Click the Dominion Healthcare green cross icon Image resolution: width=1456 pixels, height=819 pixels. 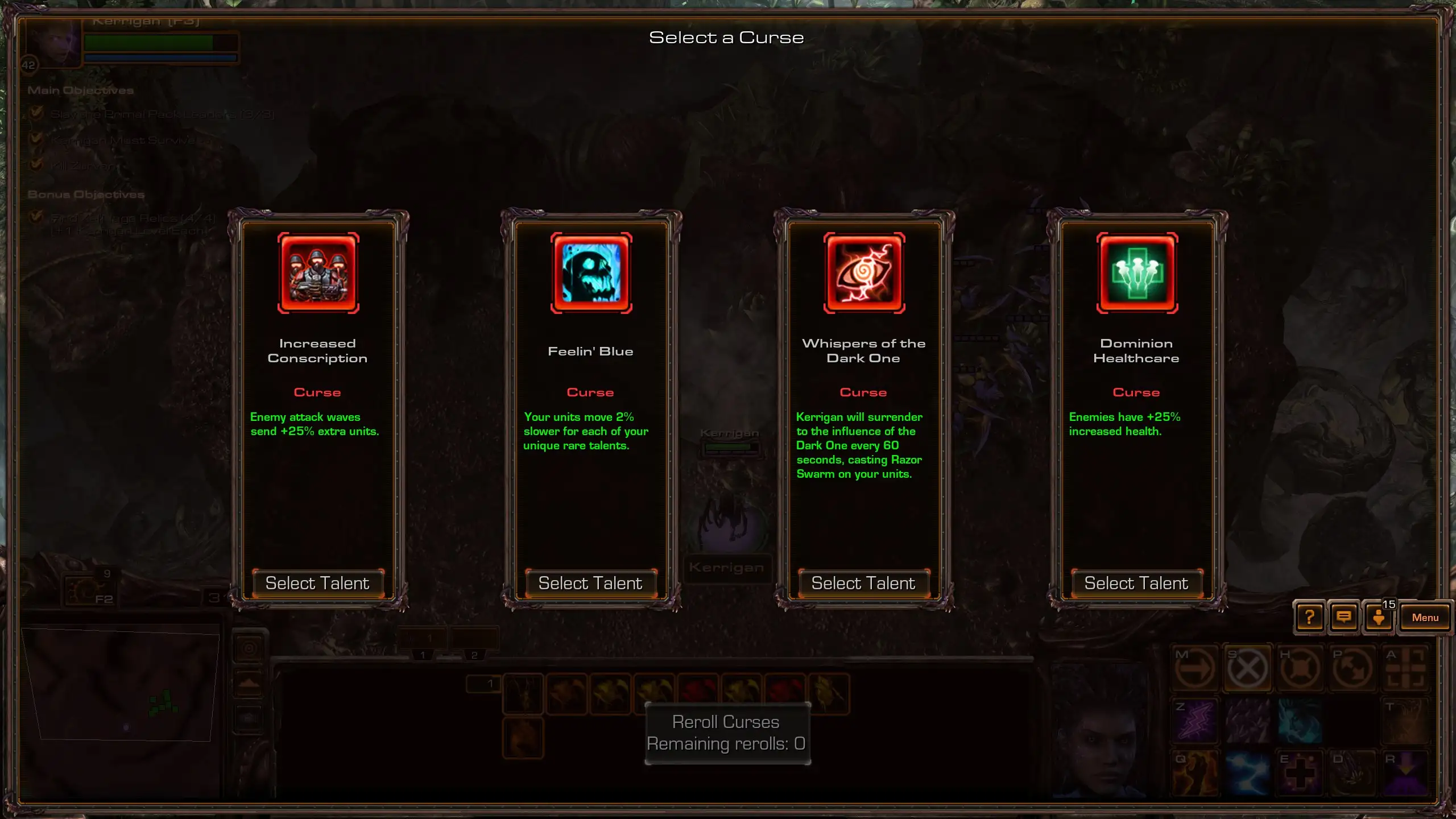1137,272
